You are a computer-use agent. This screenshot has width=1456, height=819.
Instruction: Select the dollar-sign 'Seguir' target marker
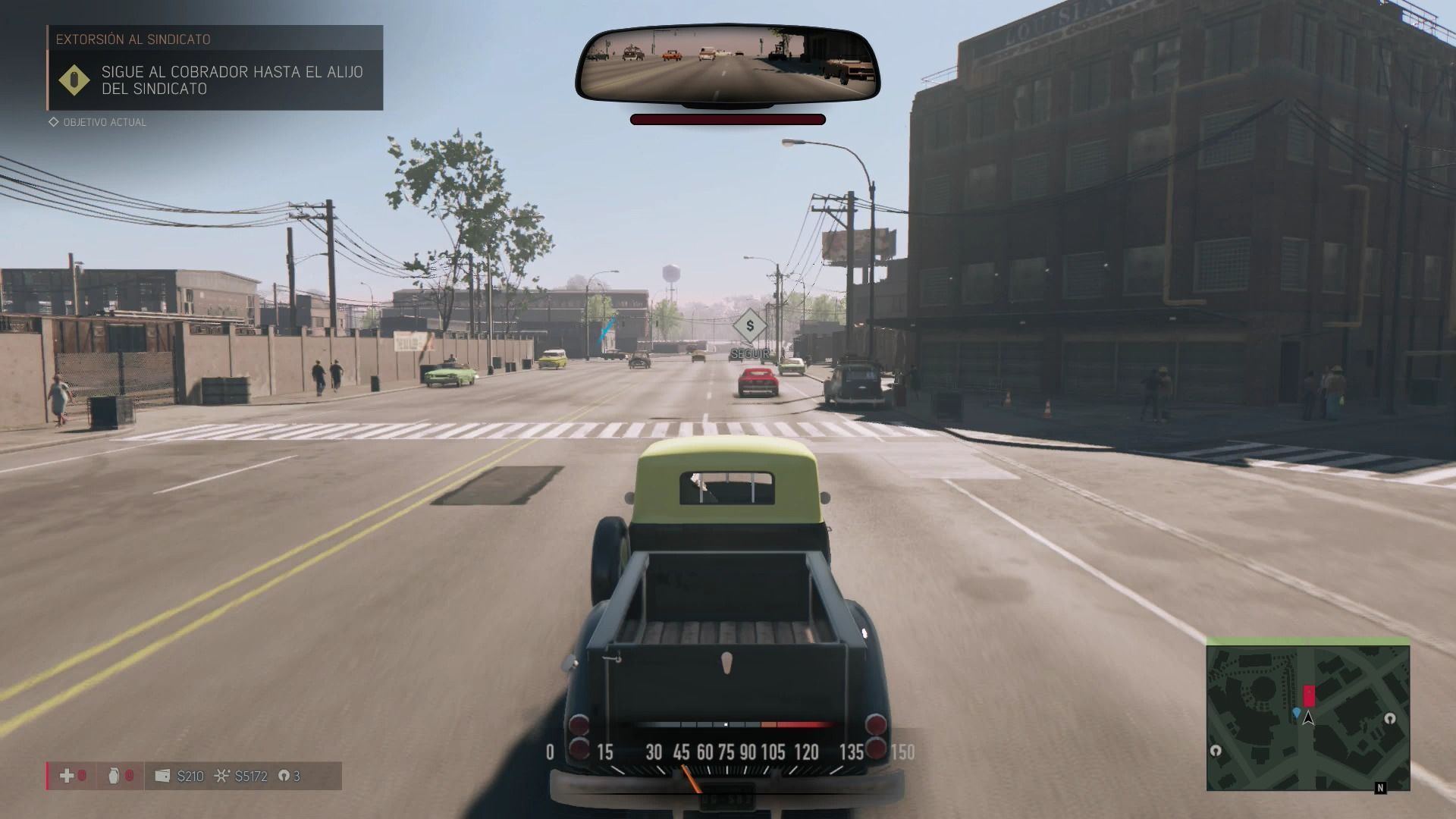click(750, 327)
